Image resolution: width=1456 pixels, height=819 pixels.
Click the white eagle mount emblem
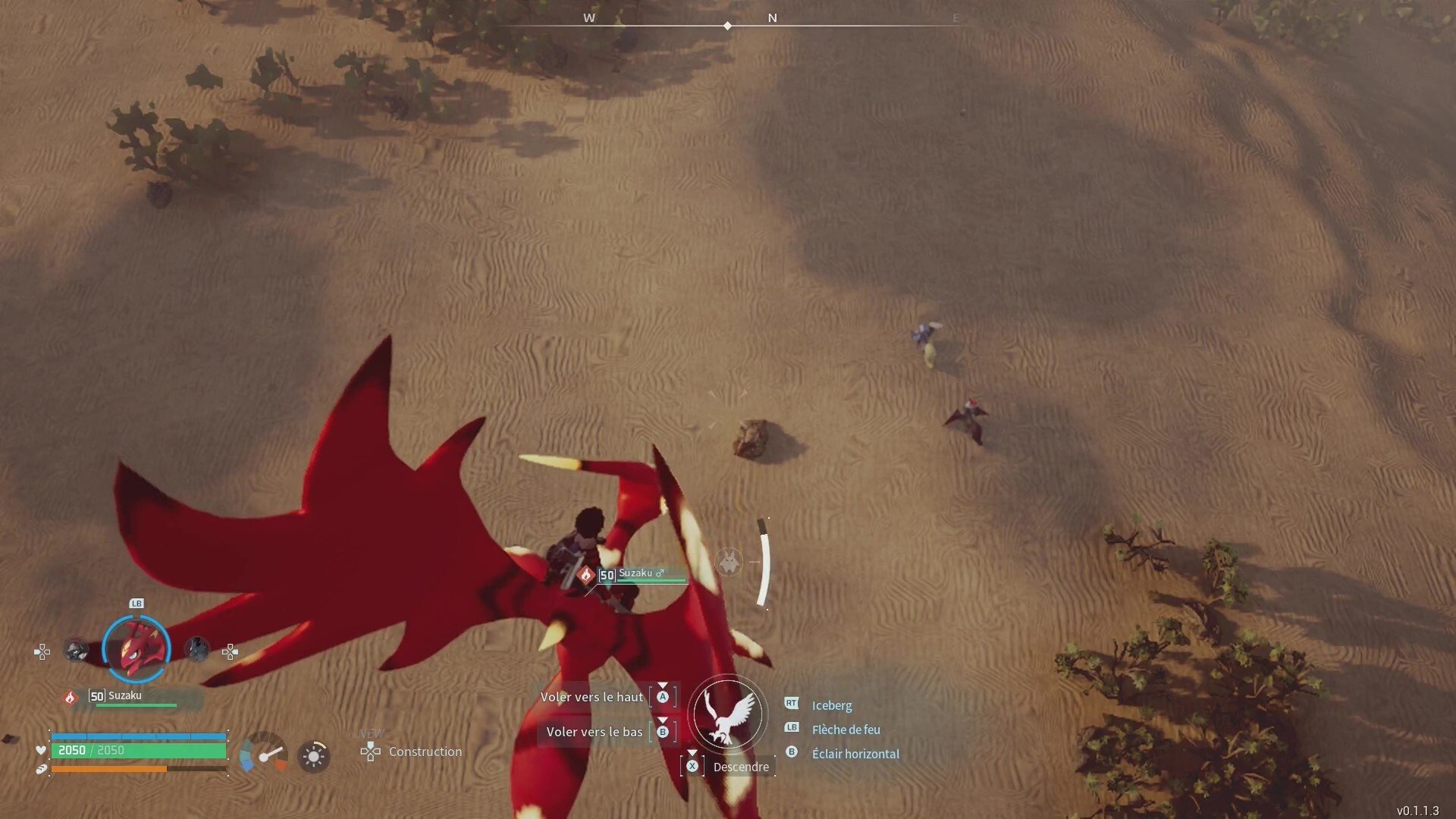(728, 714)
